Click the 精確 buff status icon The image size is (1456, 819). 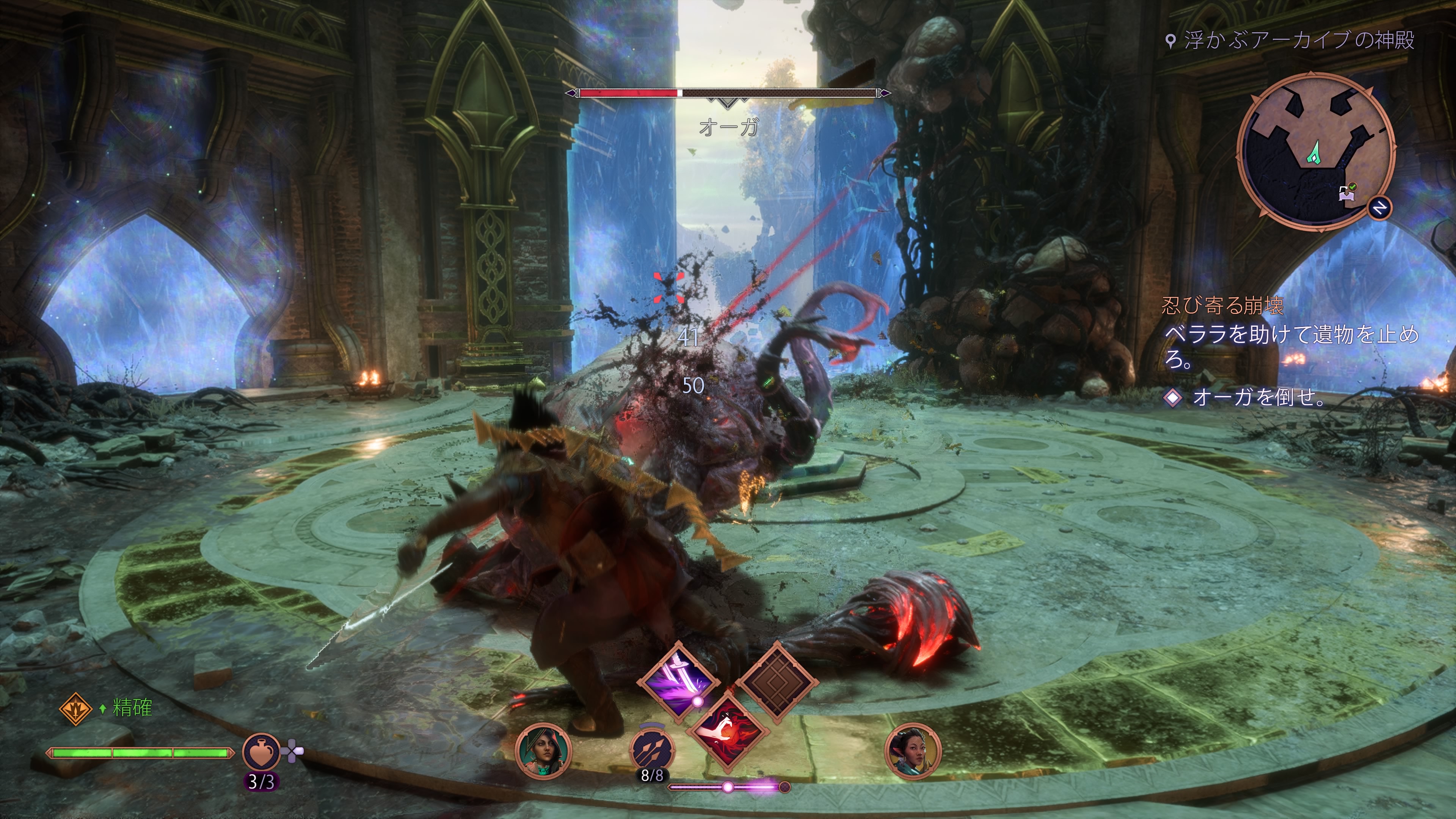(76, 708)
